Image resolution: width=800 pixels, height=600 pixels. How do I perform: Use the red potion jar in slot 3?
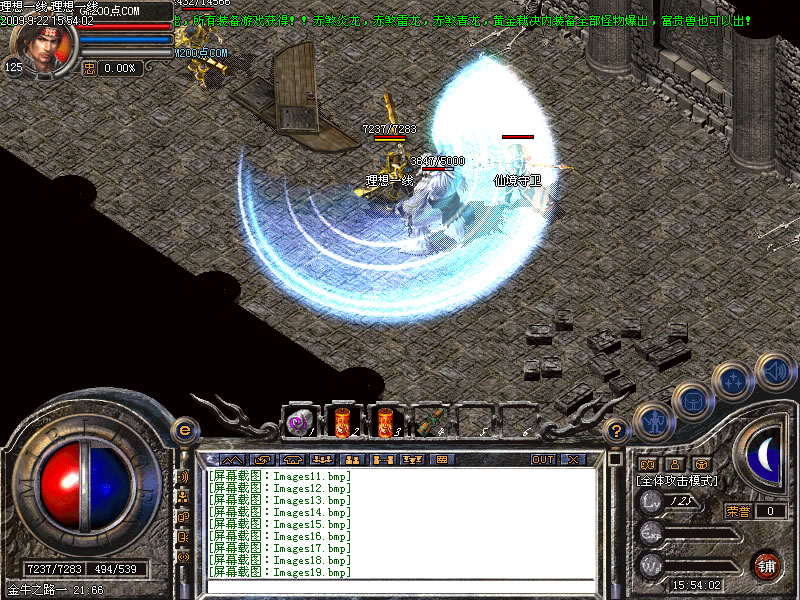384,422
